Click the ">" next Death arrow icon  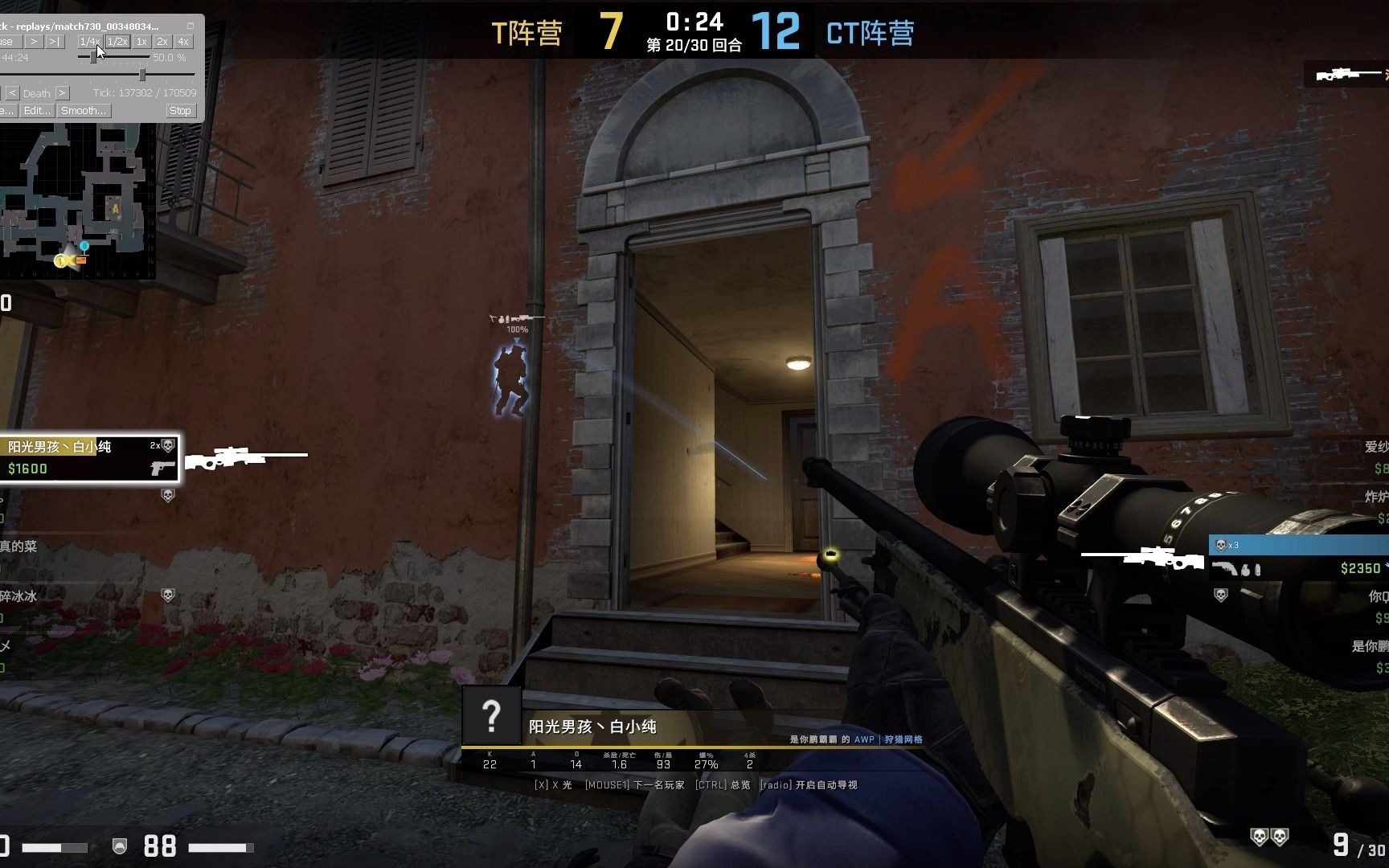[62, 93]
